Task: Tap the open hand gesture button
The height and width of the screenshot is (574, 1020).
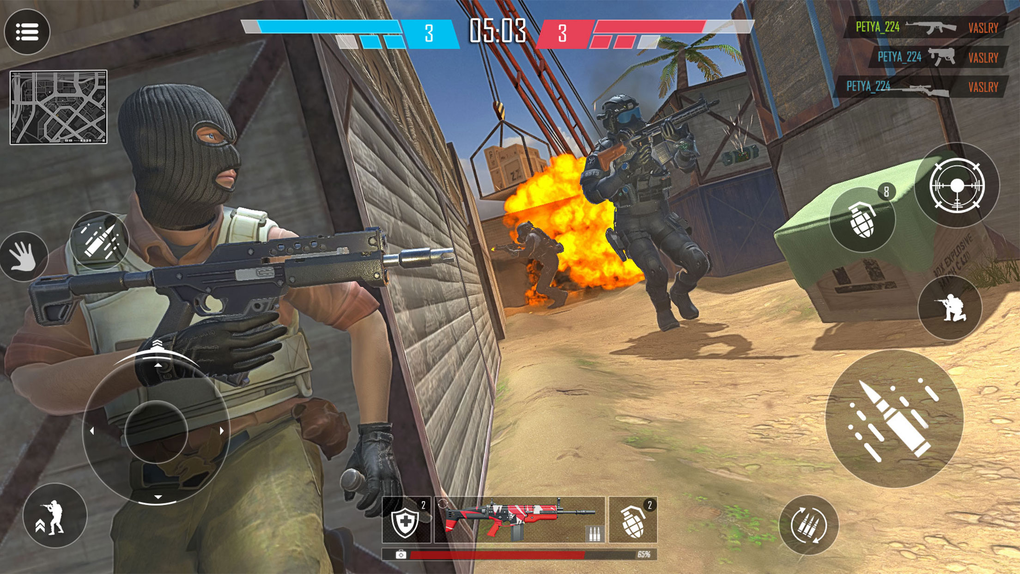Action: coord(21,258)
